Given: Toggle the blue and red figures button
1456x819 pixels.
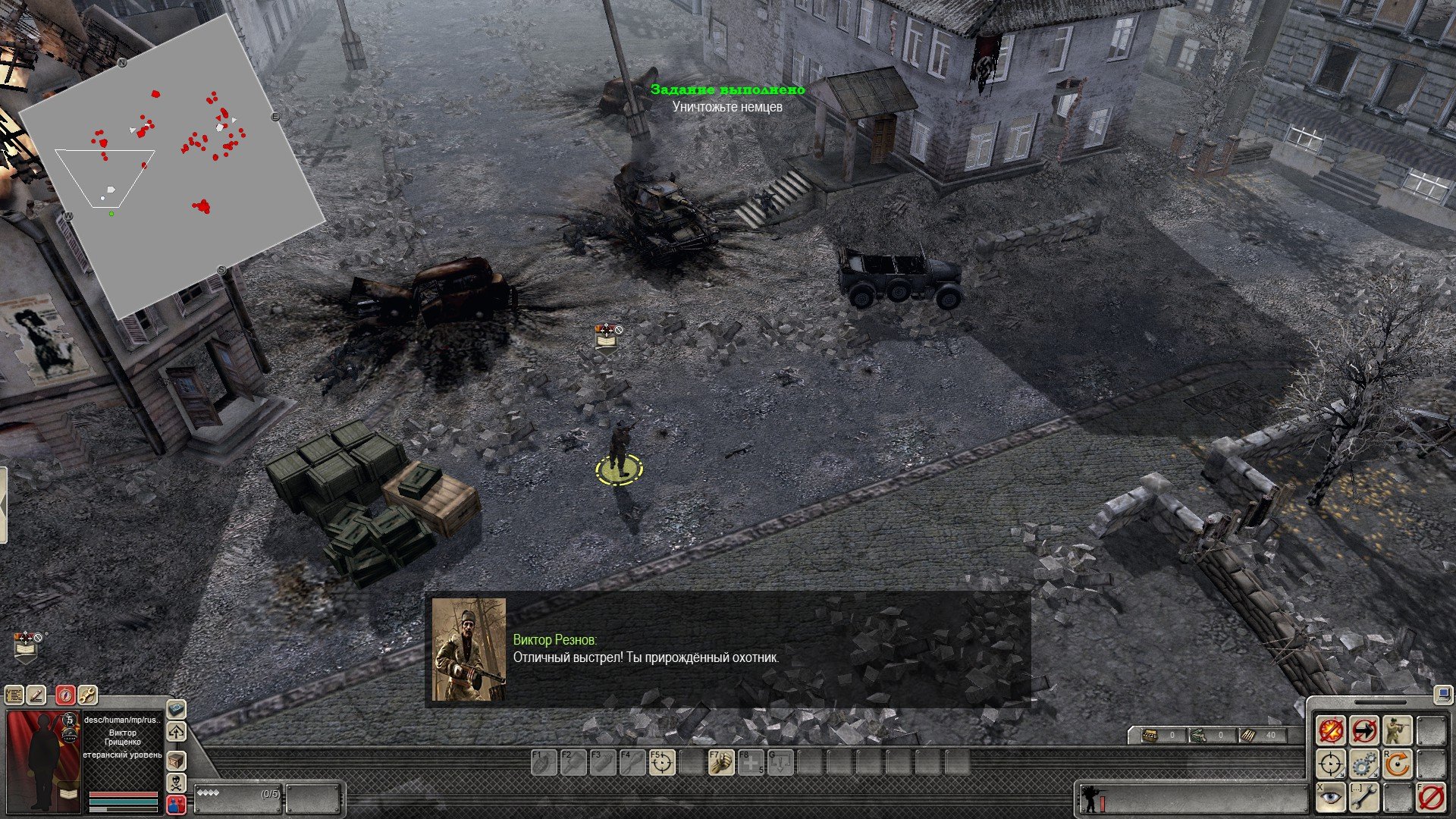Looking at the screenshot, I should point(176,805).
